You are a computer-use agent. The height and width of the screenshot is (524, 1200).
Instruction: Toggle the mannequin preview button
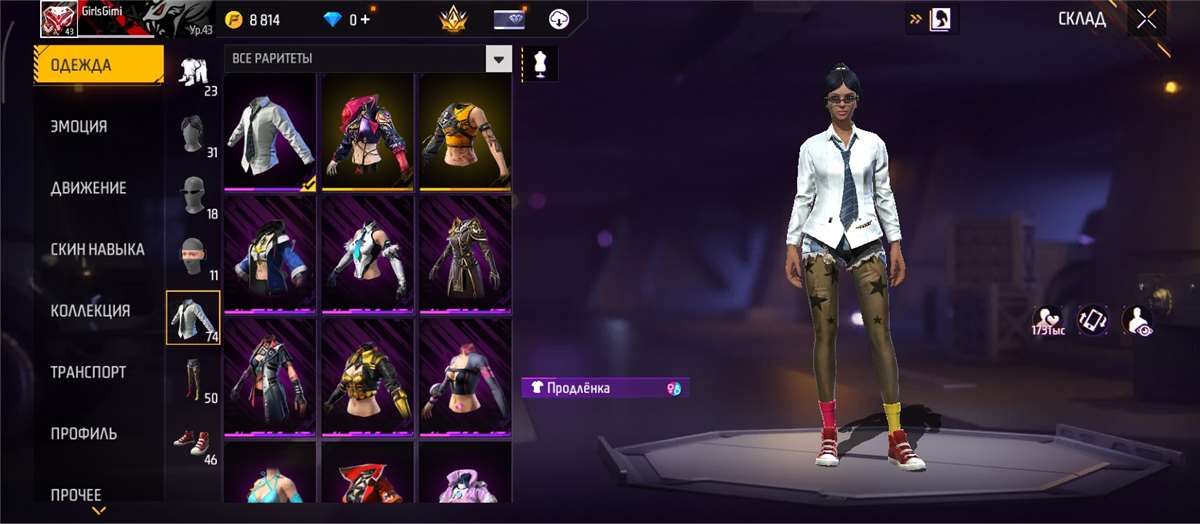[540, 62]
